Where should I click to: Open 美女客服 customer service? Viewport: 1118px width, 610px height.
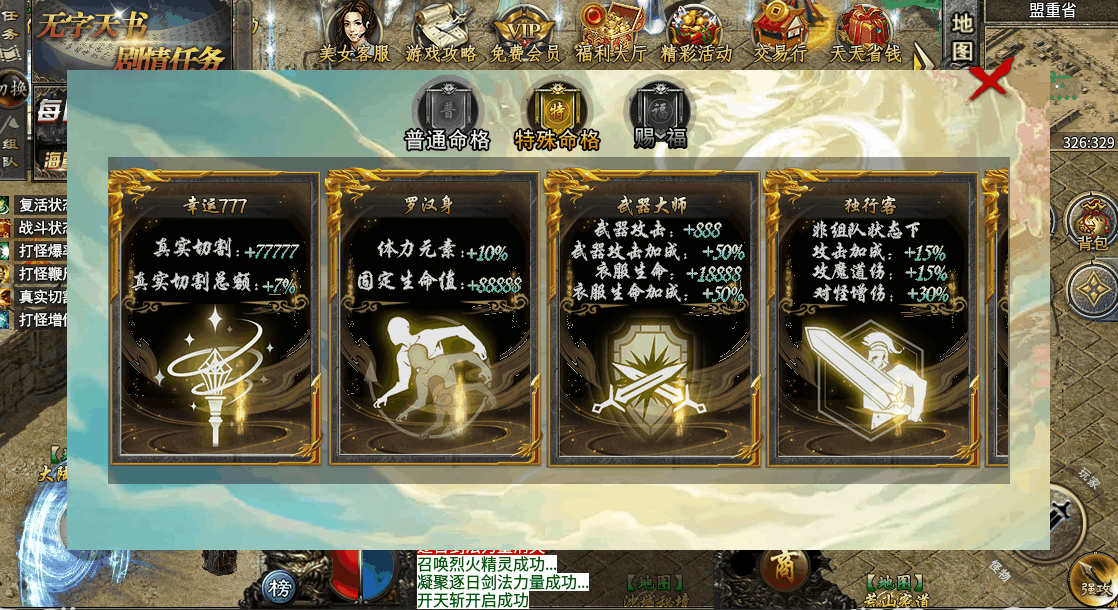pos(354,32)
